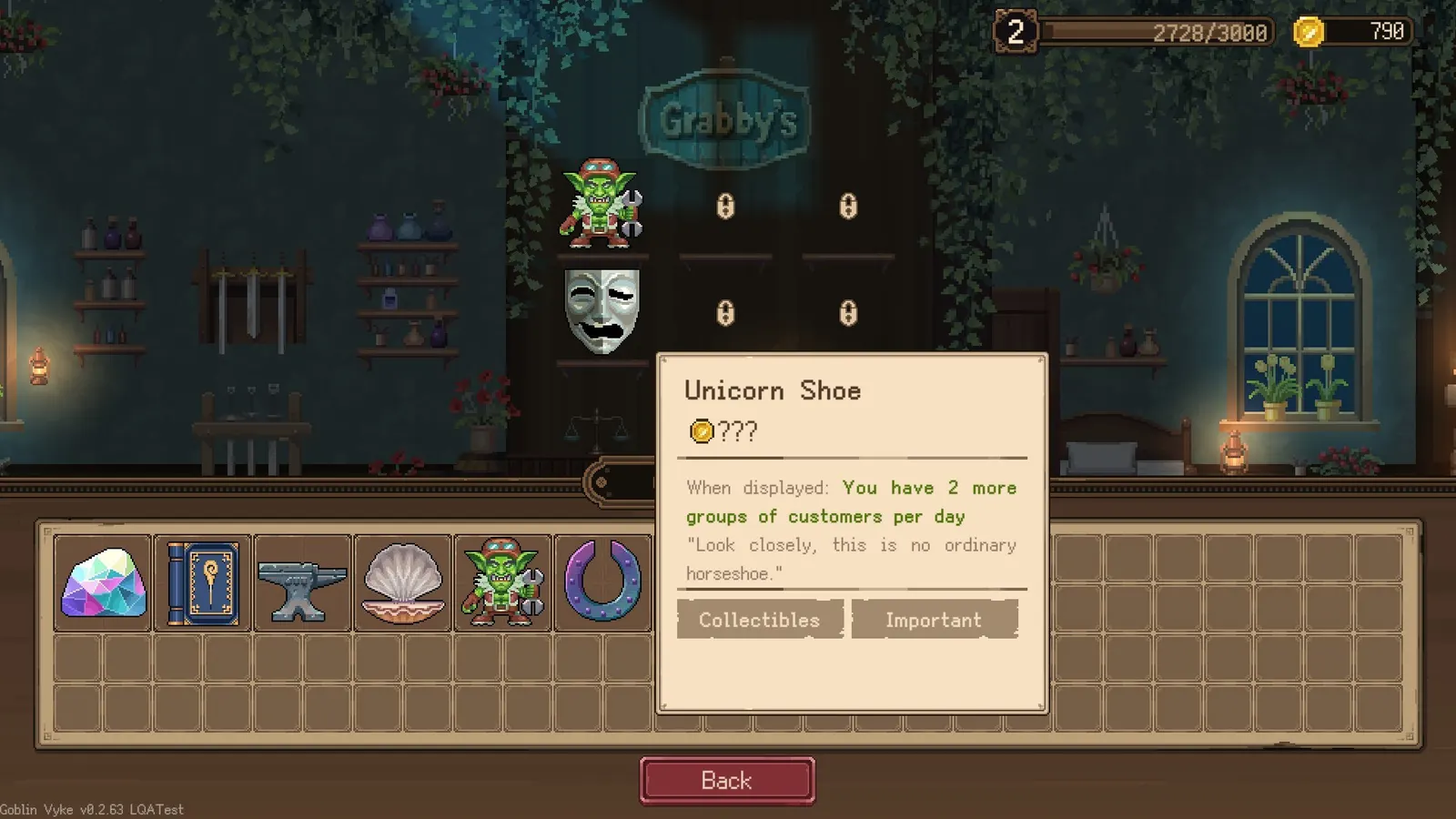Select the goblin mechanic figurine item
1456x819 pixels.
click(x=502, y=582)
